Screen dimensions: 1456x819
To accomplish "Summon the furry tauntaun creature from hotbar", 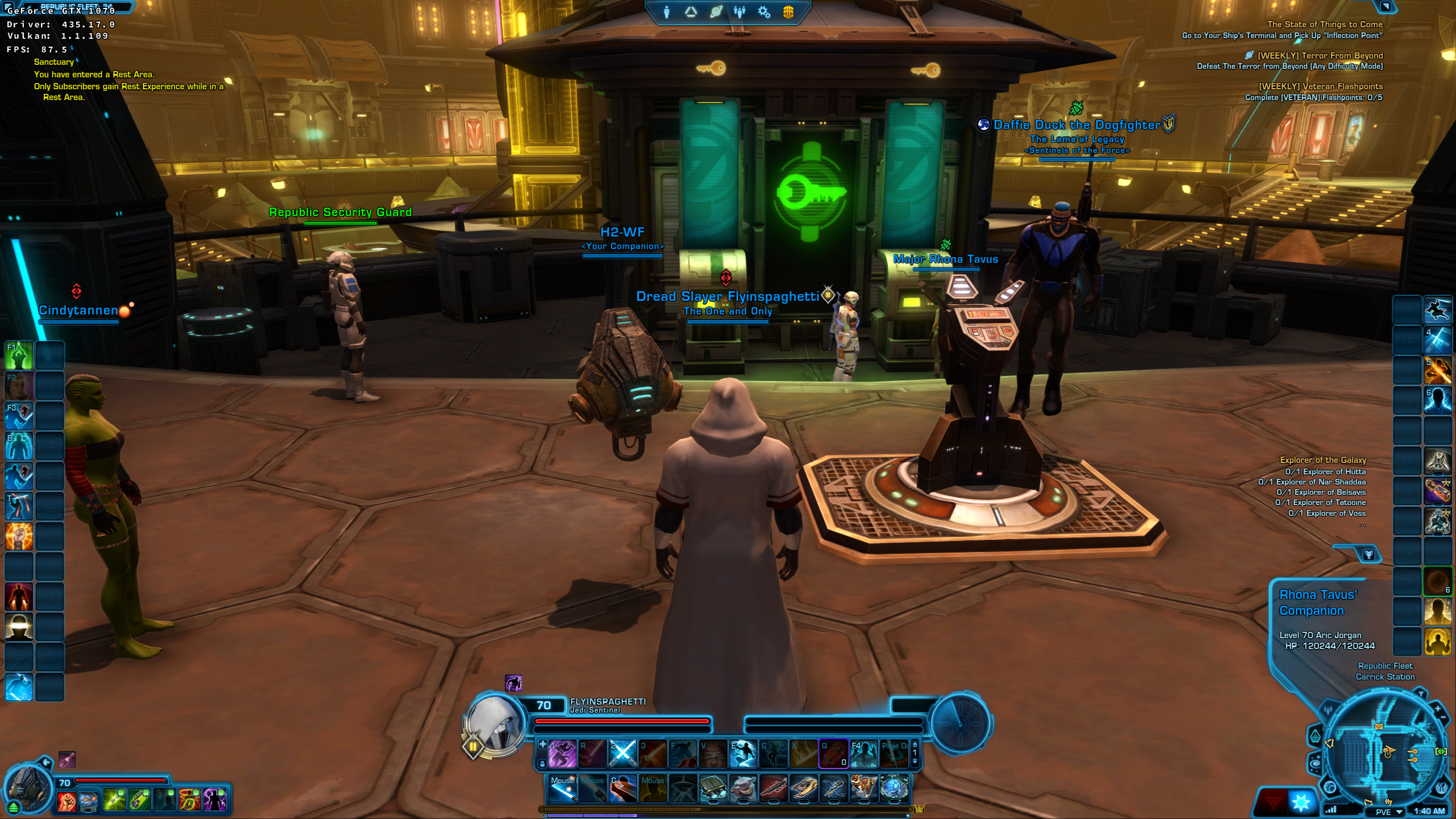I will [743, 789].
